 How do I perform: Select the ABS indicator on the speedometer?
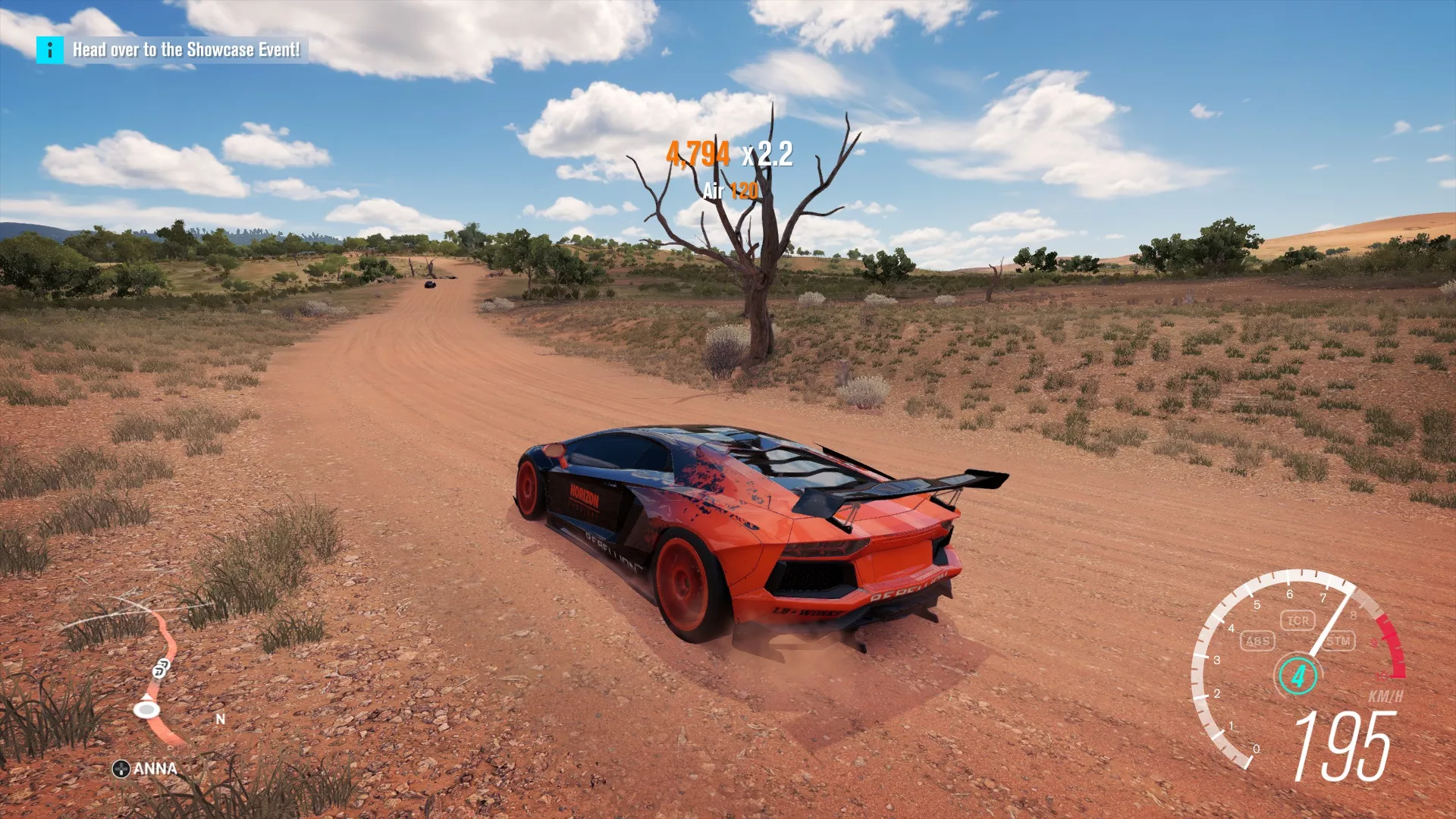[1259, 641]
